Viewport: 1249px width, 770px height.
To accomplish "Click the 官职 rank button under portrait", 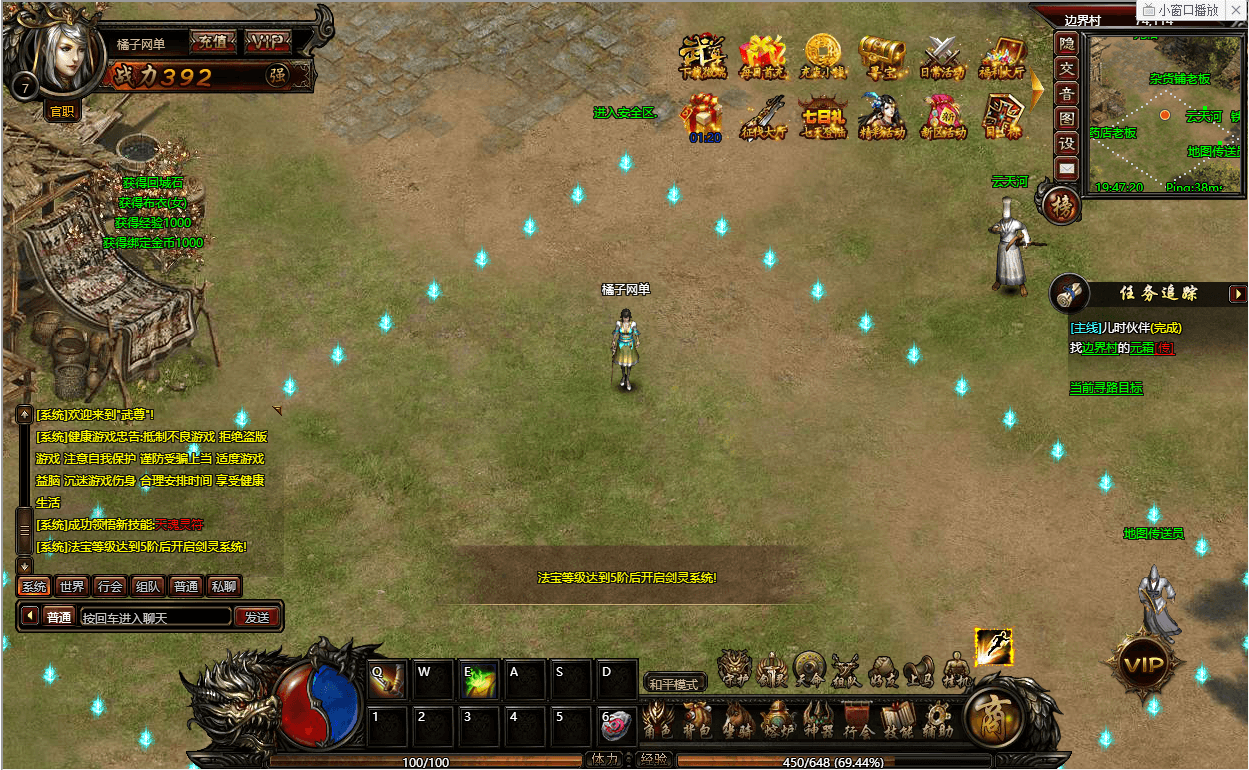I will (63, 112).
